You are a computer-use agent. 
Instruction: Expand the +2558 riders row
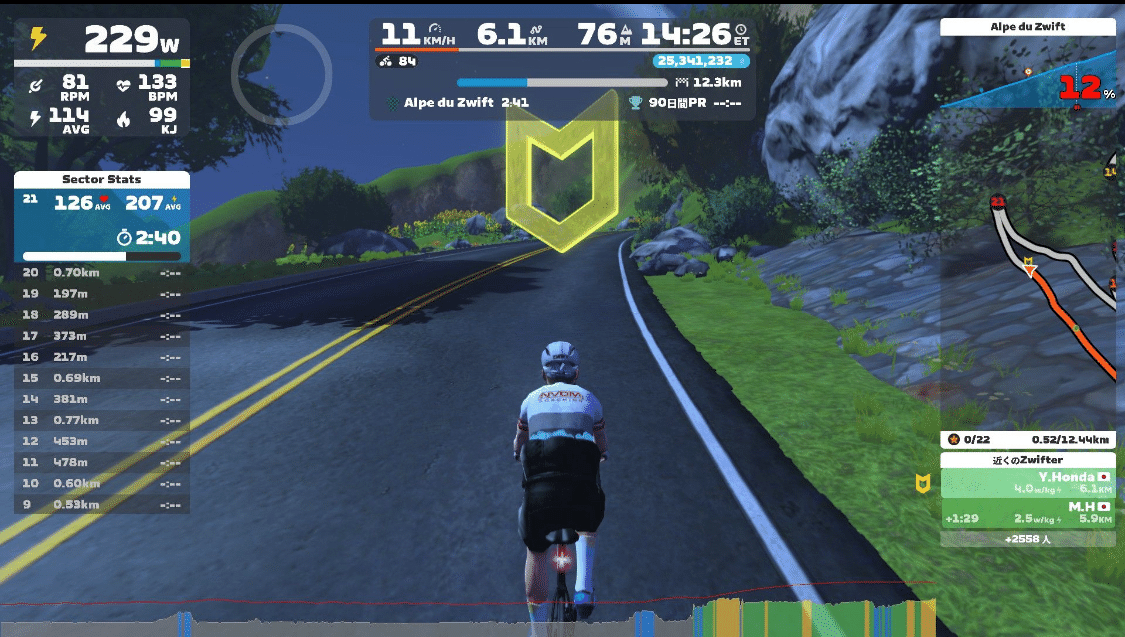pyautogui.click(x=1028, y=539)
